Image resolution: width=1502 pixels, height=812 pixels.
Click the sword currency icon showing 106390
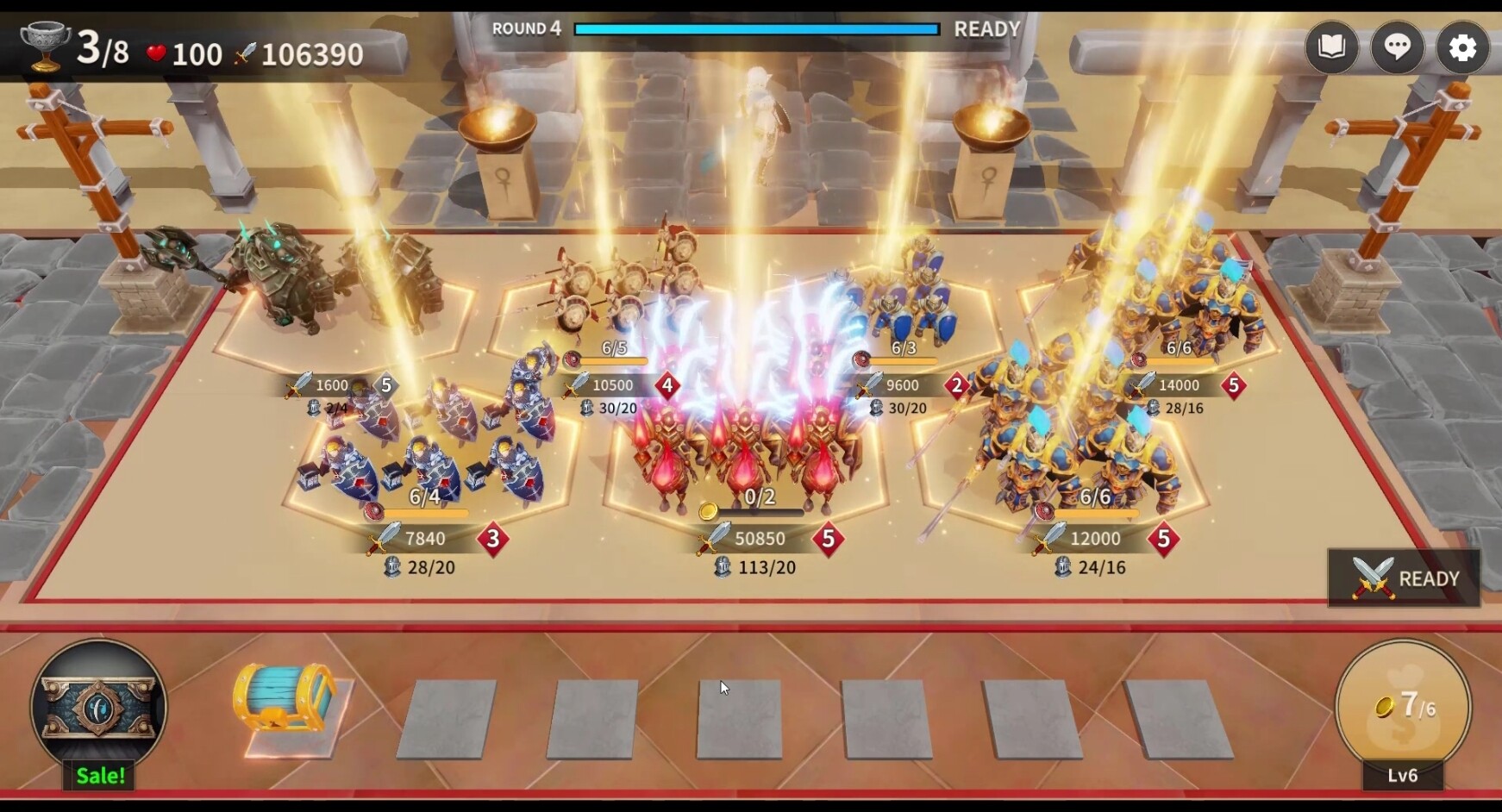[246, 53]
